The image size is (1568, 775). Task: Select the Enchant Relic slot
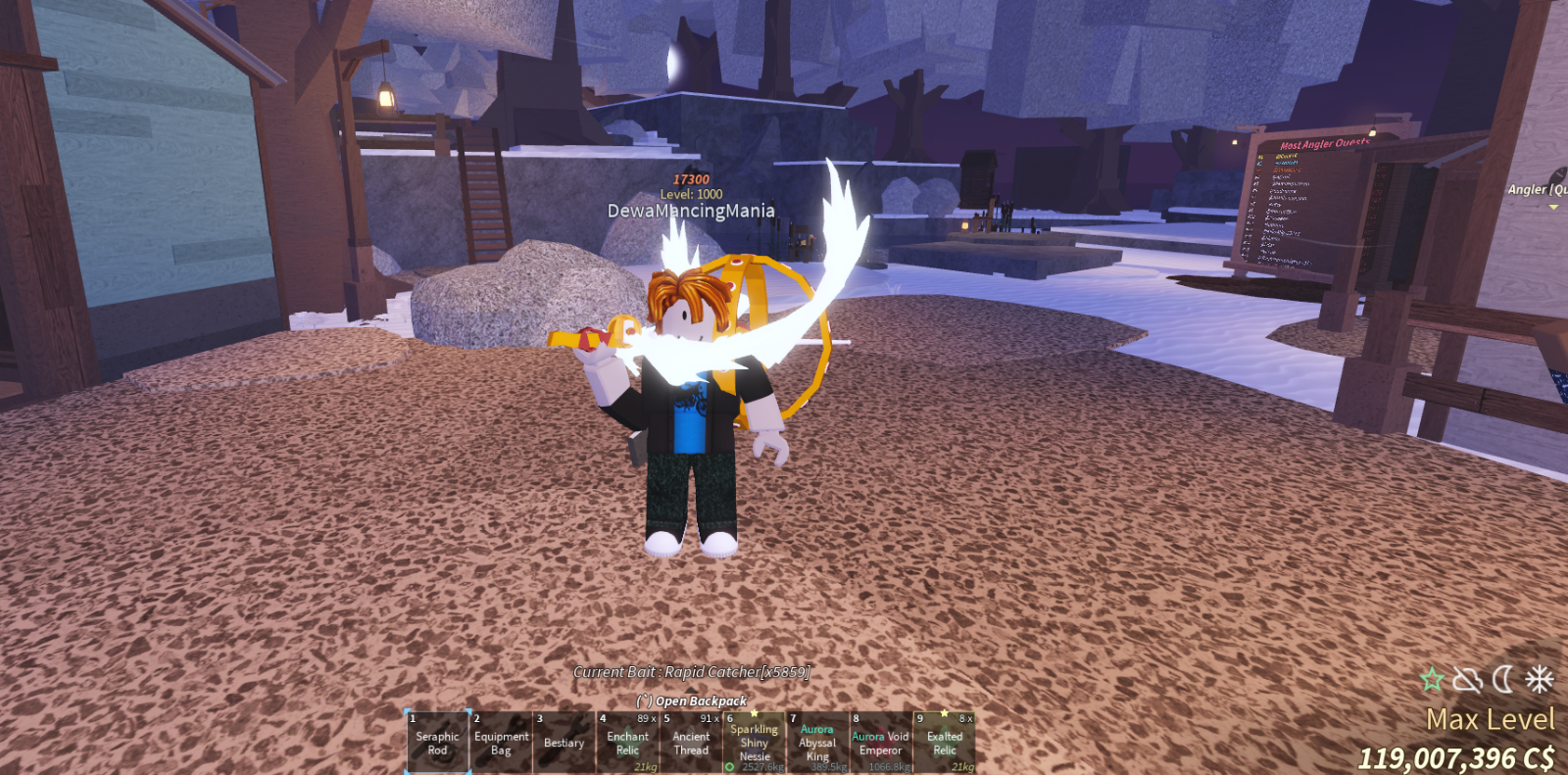tap(627, 743)
